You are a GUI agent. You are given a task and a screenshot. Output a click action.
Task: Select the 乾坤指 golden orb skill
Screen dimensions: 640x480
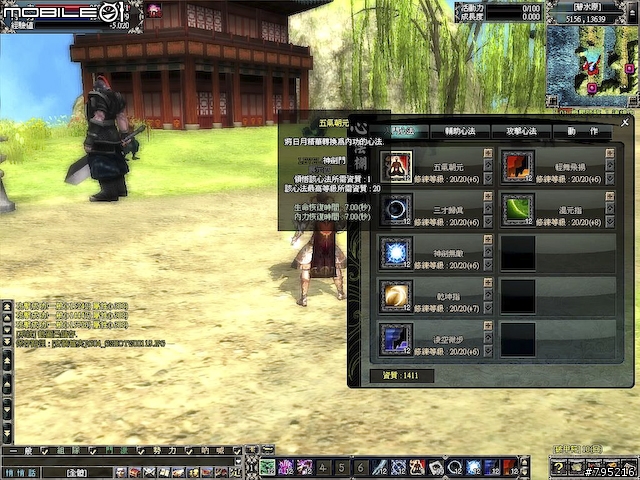coord(397,295)
